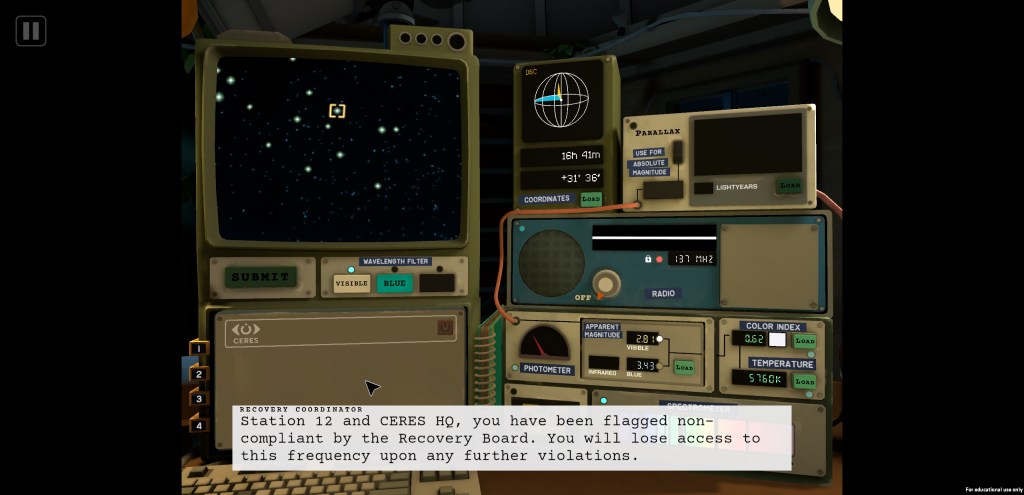The image size is (1024, 495).
Task: Pause the game with the top-left button
Action: point(31,31)
